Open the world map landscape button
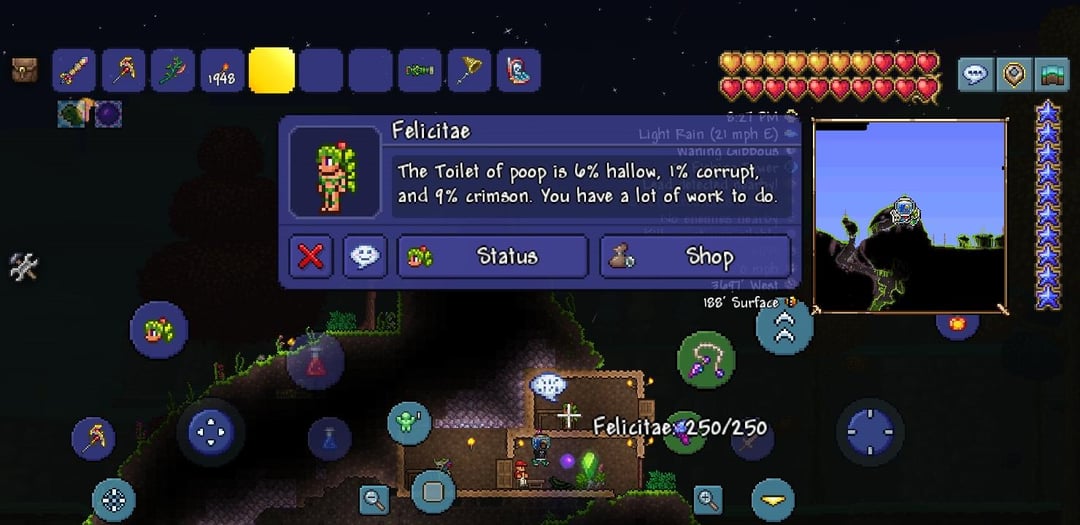 1051,73
